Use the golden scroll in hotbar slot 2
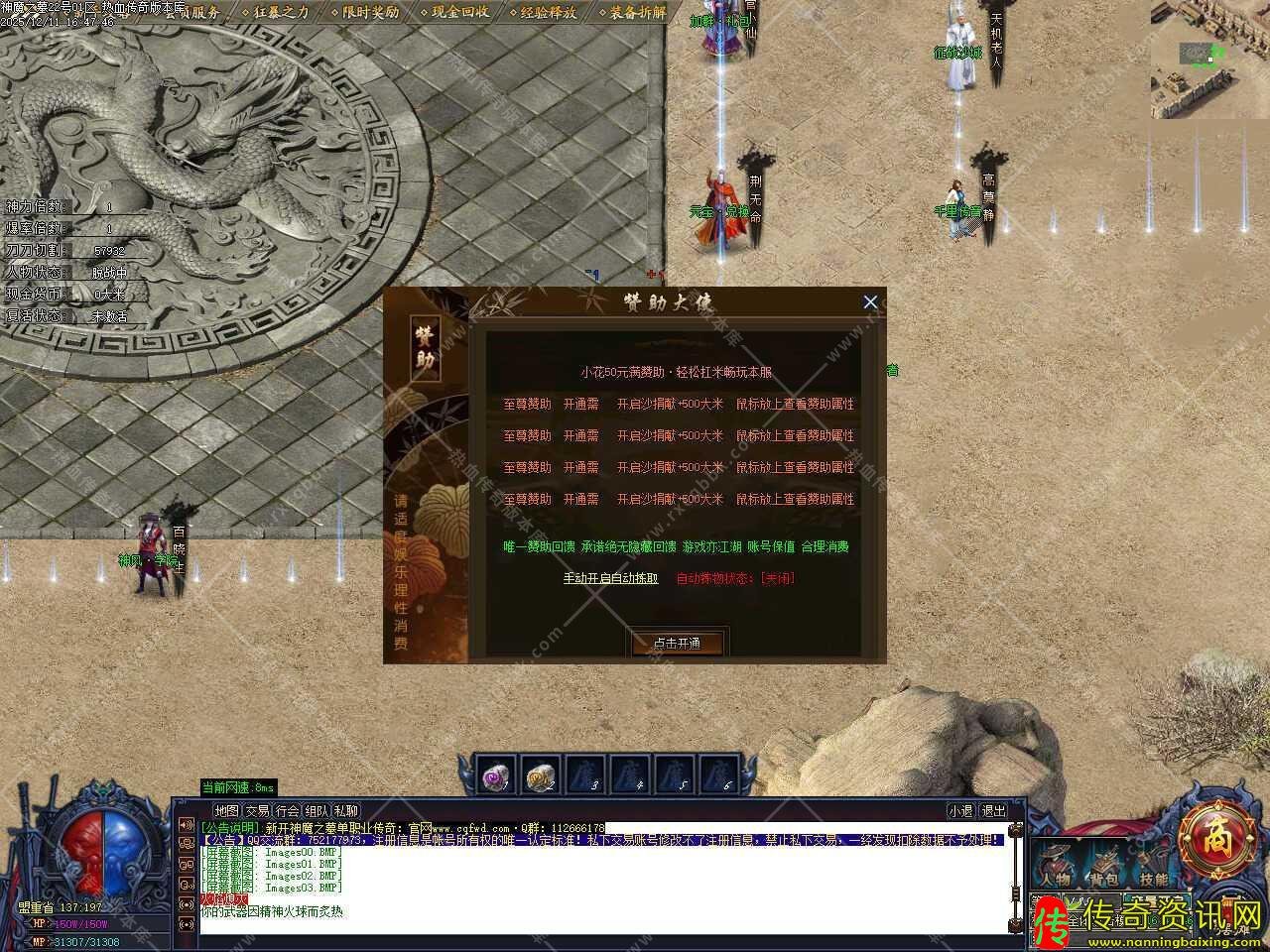Screen dimensions: 1270x952 tap(541, 776)
